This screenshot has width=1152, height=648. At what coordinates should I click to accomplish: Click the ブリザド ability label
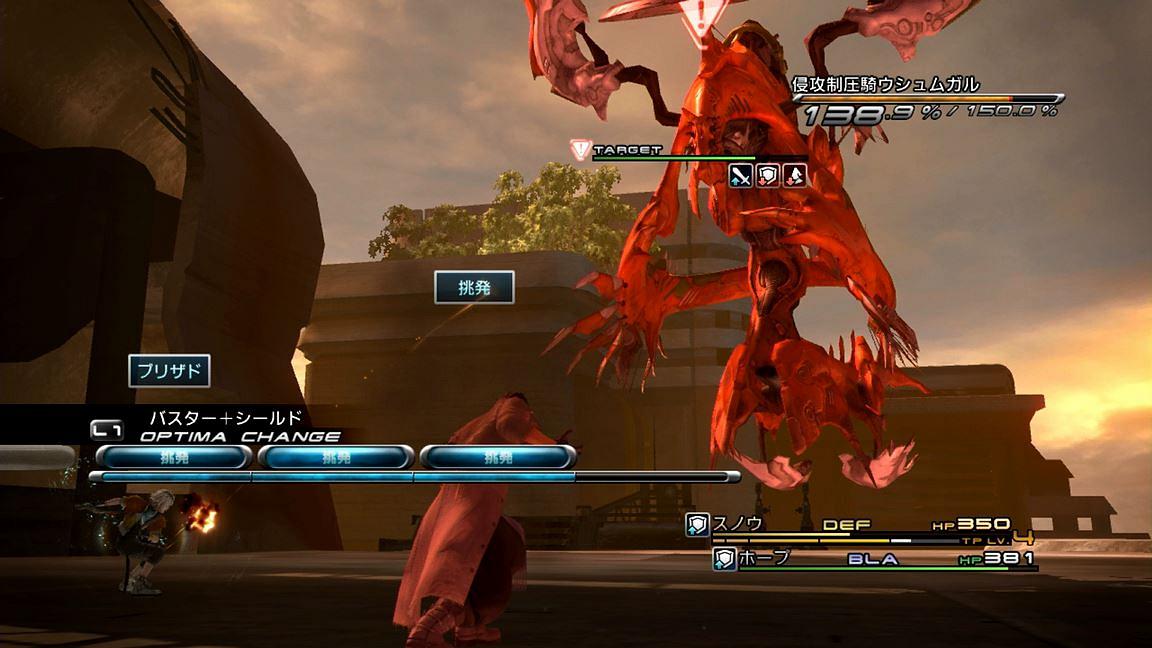[169, 372]
